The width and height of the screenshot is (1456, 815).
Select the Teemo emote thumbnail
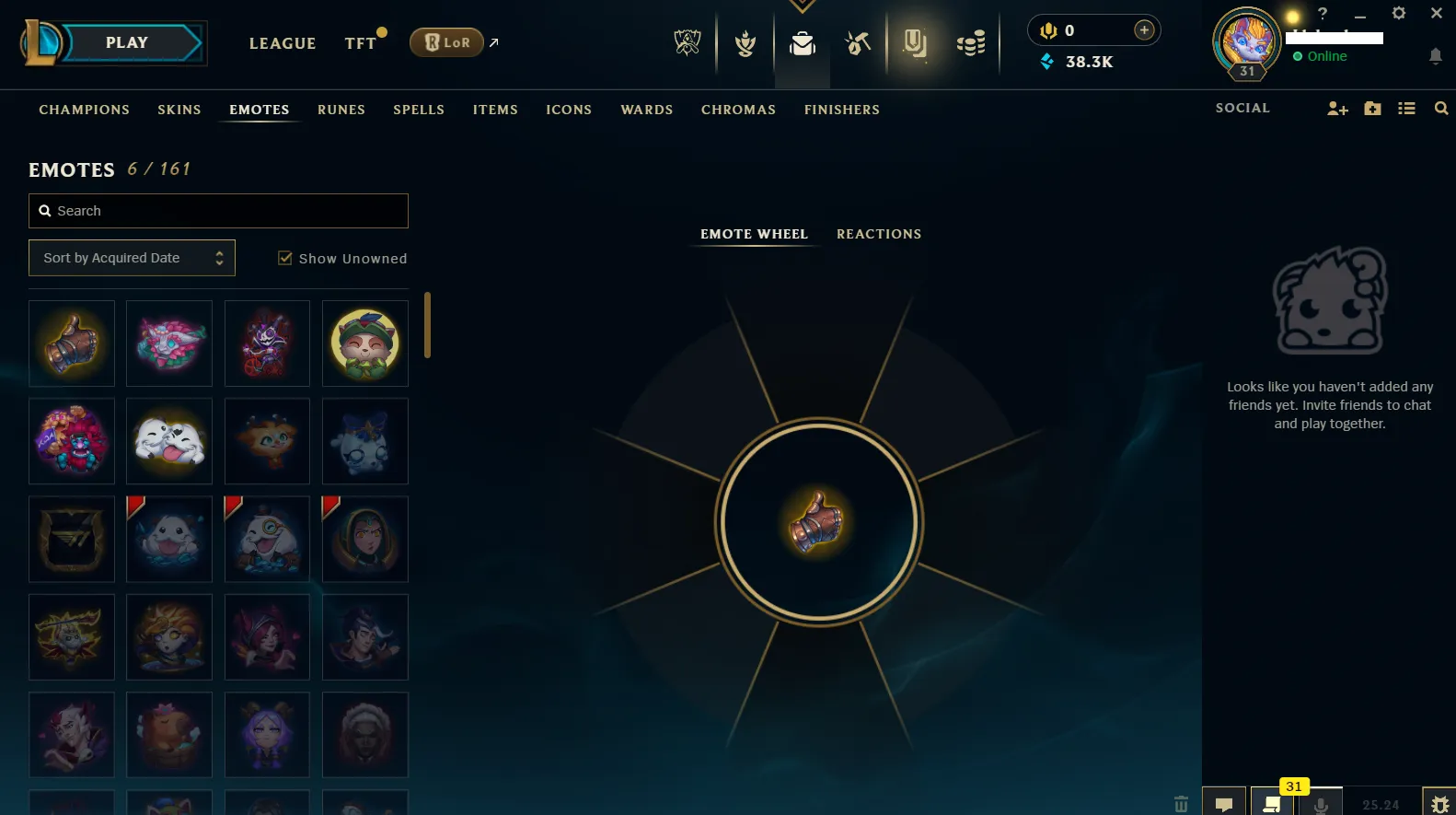click(x=364, y=343)
